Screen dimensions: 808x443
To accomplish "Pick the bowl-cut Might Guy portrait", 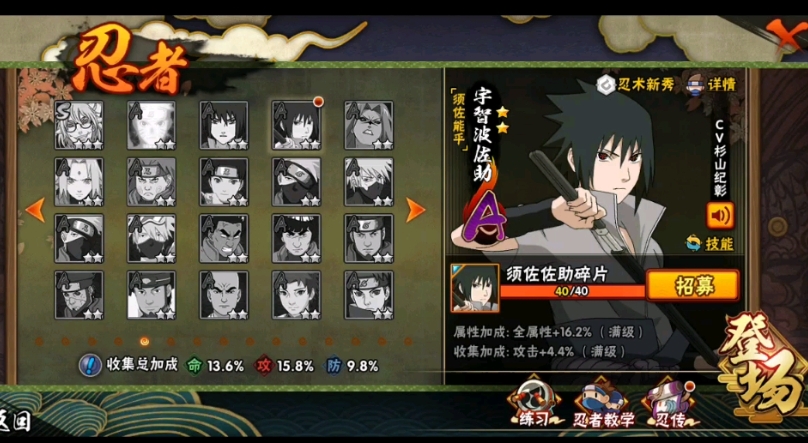I will coord(296,239).
